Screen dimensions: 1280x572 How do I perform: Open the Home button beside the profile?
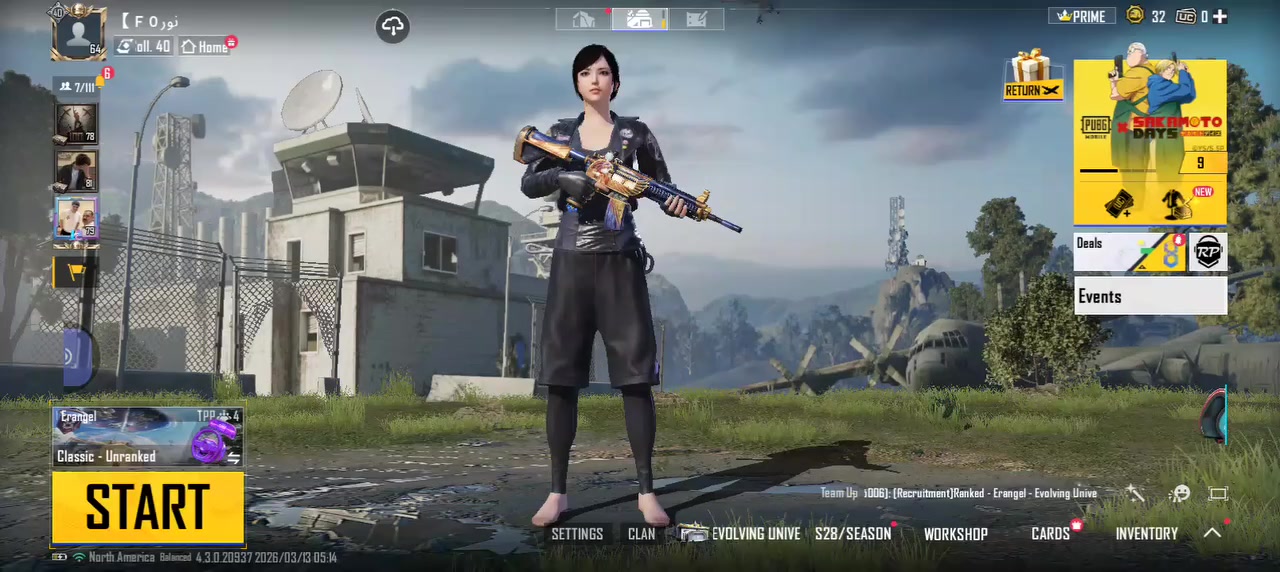click(x=205, y=46)
